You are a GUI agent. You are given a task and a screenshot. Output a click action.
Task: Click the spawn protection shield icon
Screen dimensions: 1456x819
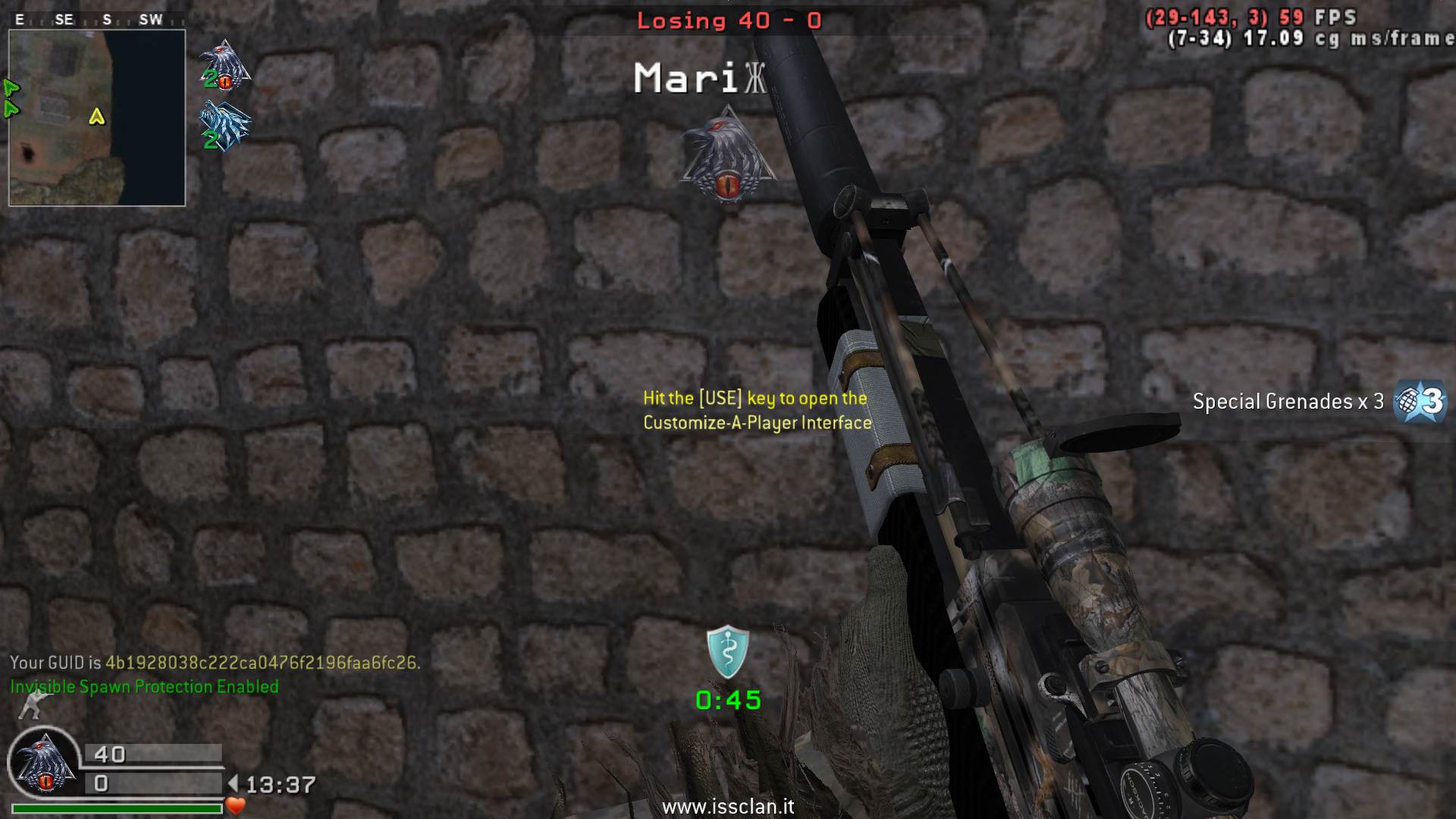click(727, 651)
